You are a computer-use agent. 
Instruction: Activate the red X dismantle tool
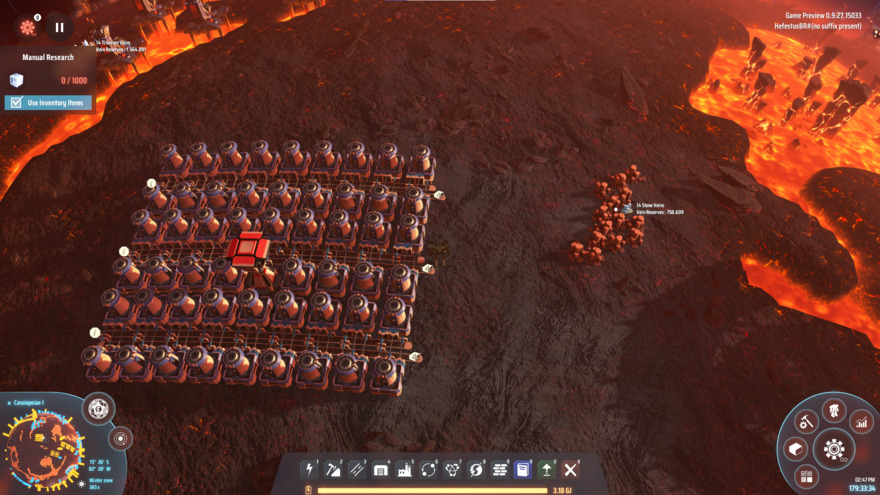click(x=571, y=469)
